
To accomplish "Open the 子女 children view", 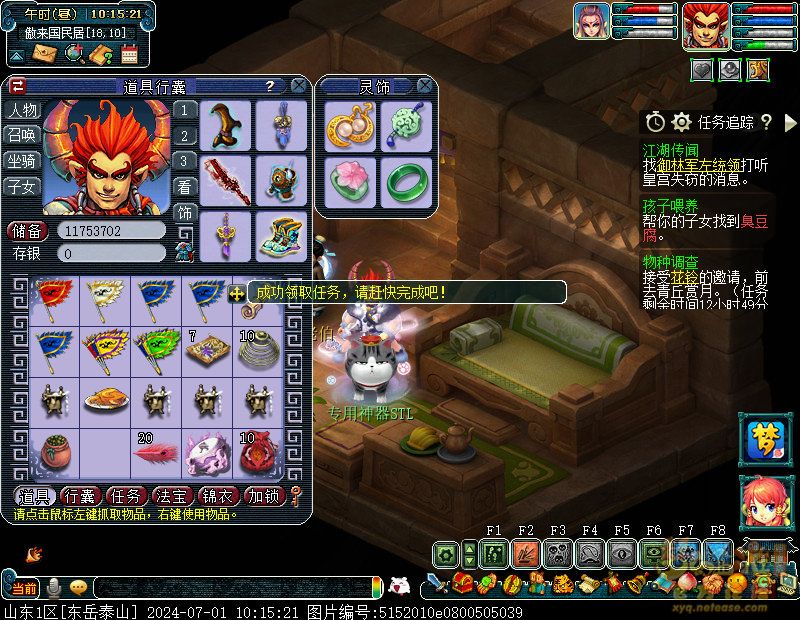I will (22, 186).
